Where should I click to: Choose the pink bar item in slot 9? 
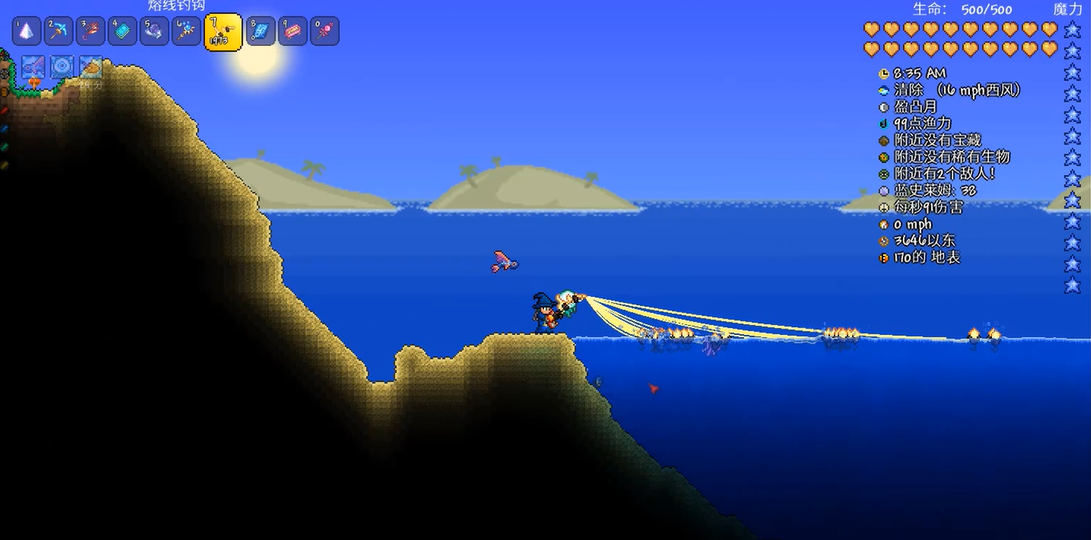coord(292,31)
